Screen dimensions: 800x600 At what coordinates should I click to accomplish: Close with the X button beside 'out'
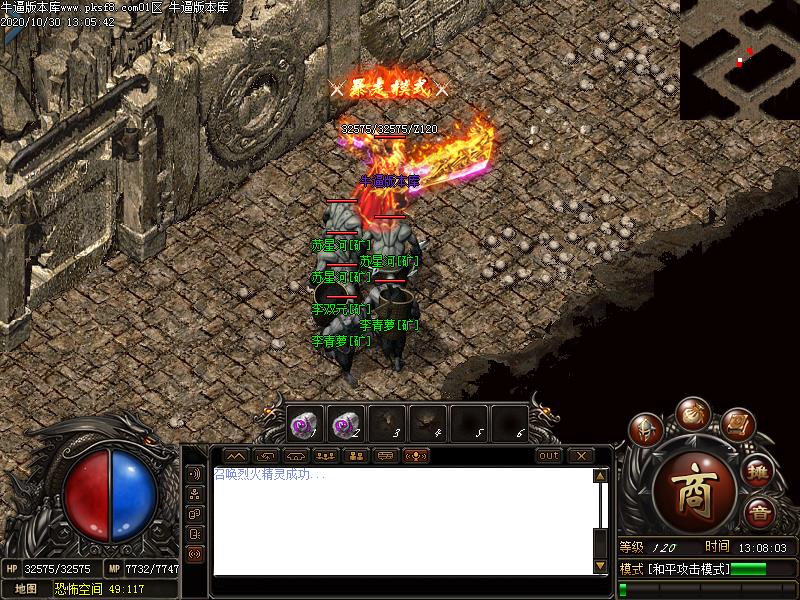coord(581,456)
